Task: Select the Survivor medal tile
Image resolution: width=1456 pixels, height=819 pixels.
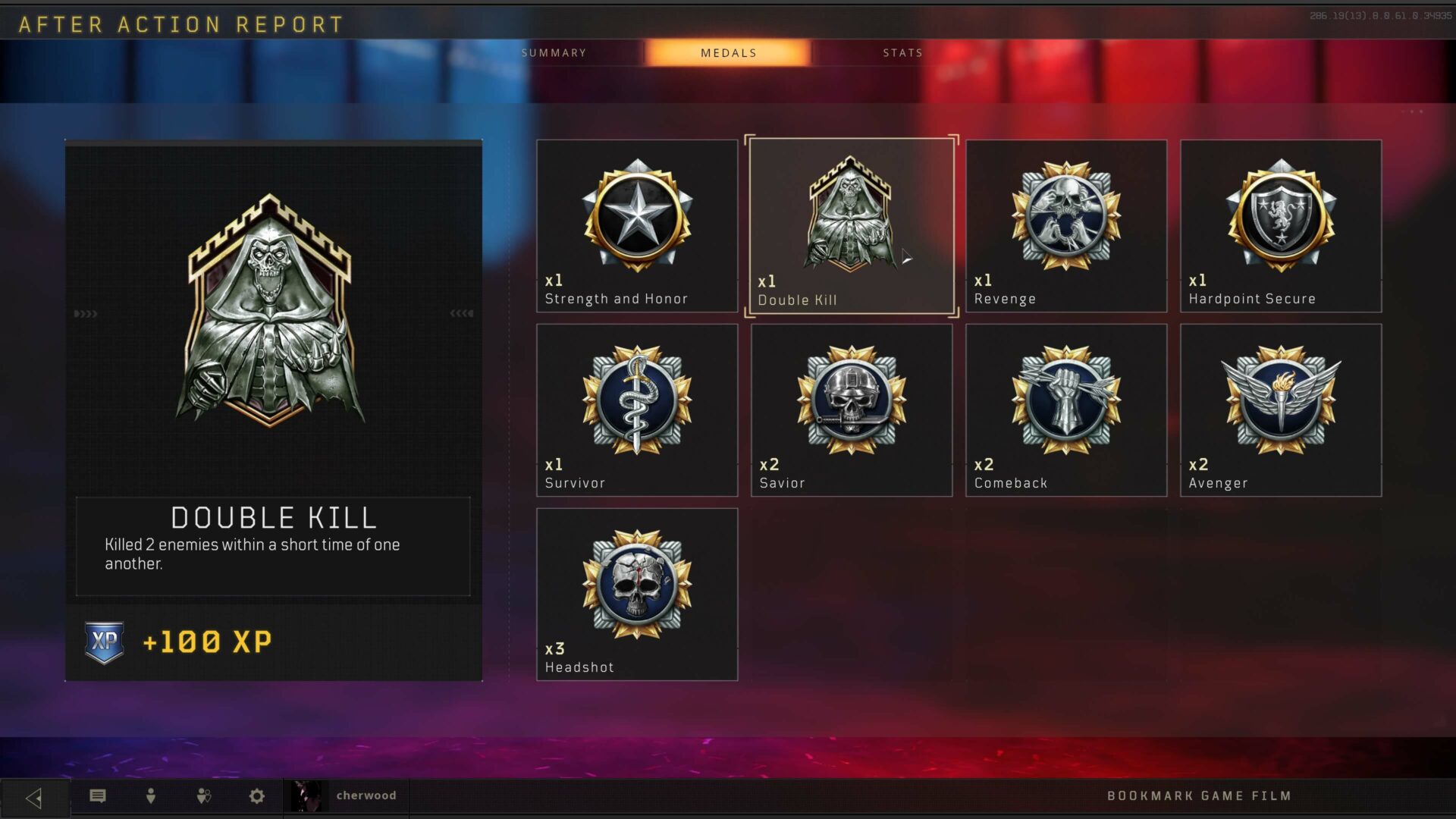Action: coord(637,410)
